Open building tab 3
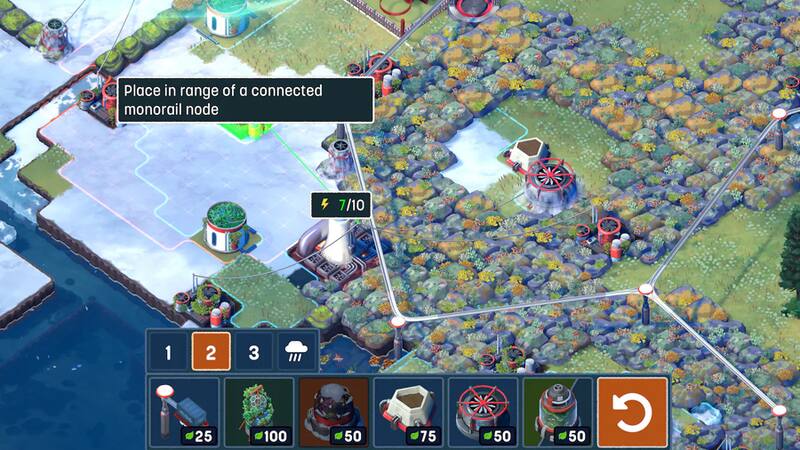The width and height of the screenshot is (800, 450). pyautogui.click(x=254, y=352)
